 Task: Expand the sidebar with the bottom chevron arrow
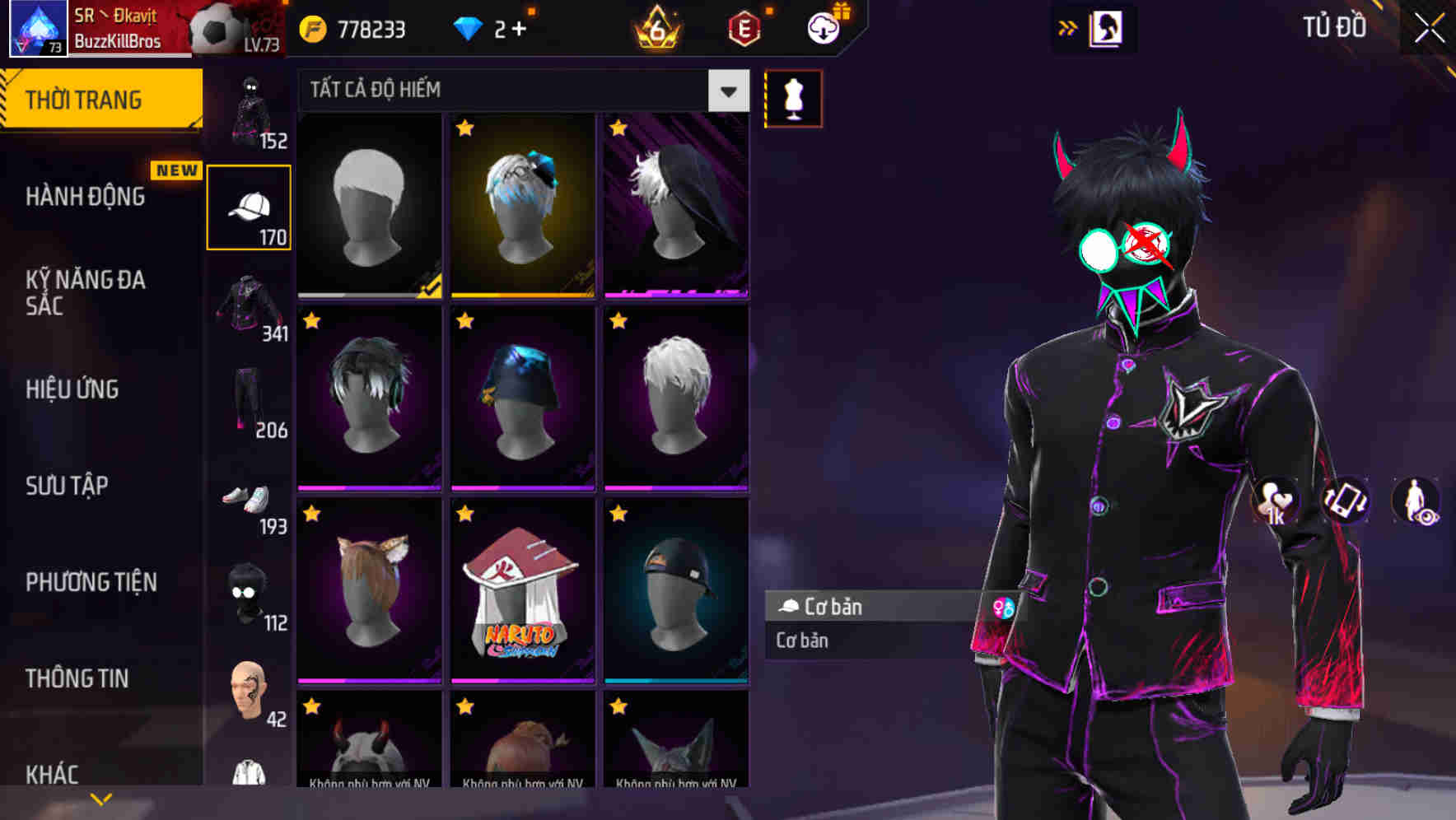[100, 797]
